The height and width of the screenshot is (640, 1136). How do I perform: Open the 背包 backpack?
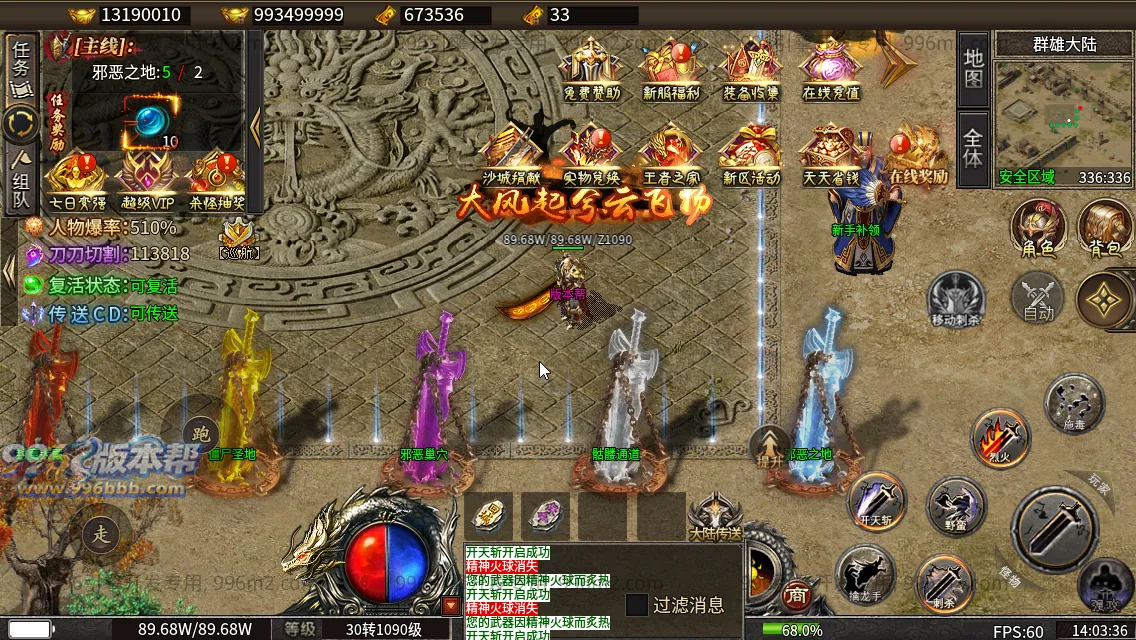pyautogui.click(x=1105, y=228)
